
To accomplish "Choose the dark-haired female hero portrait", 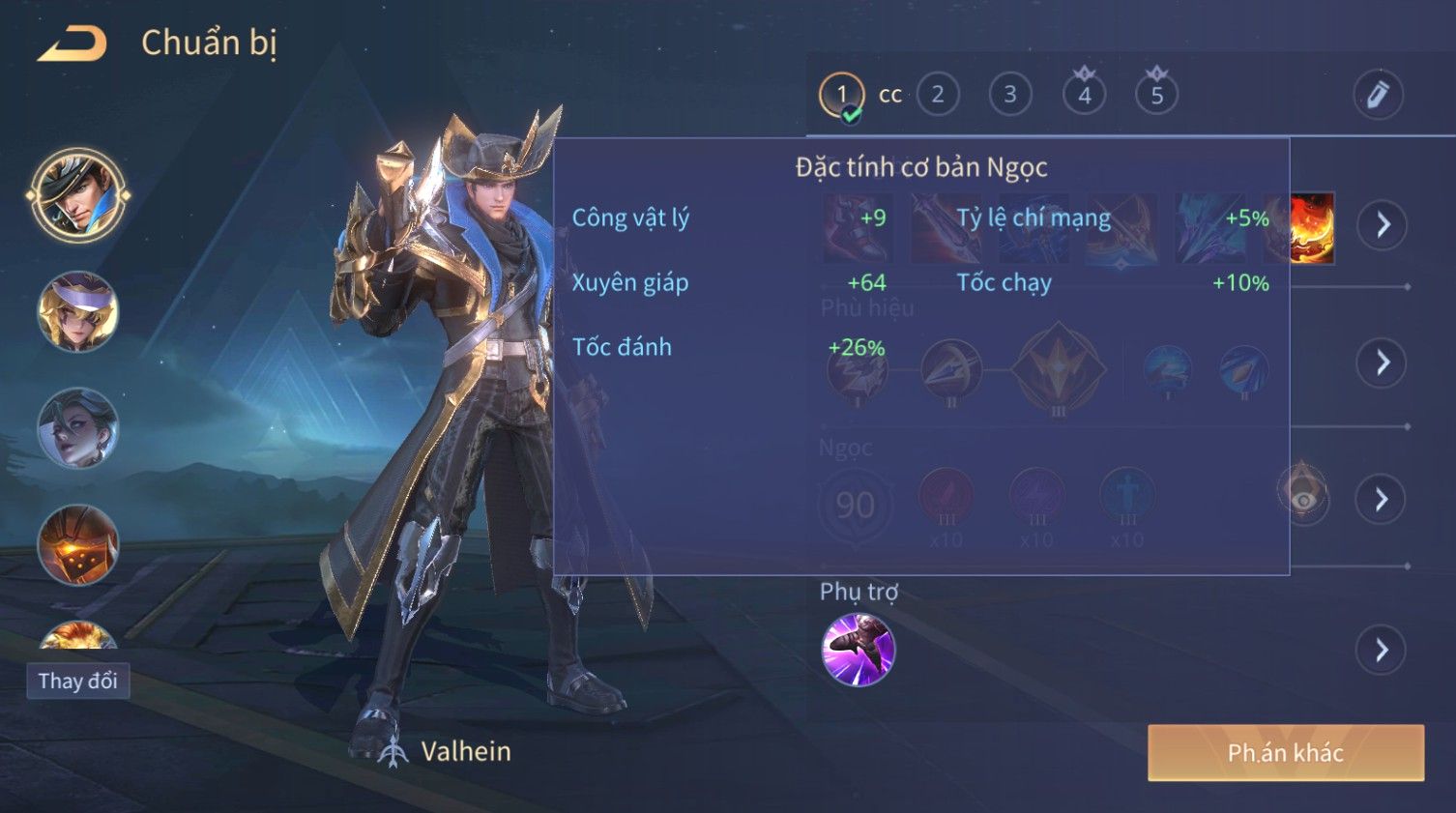I will coord(77,427).
